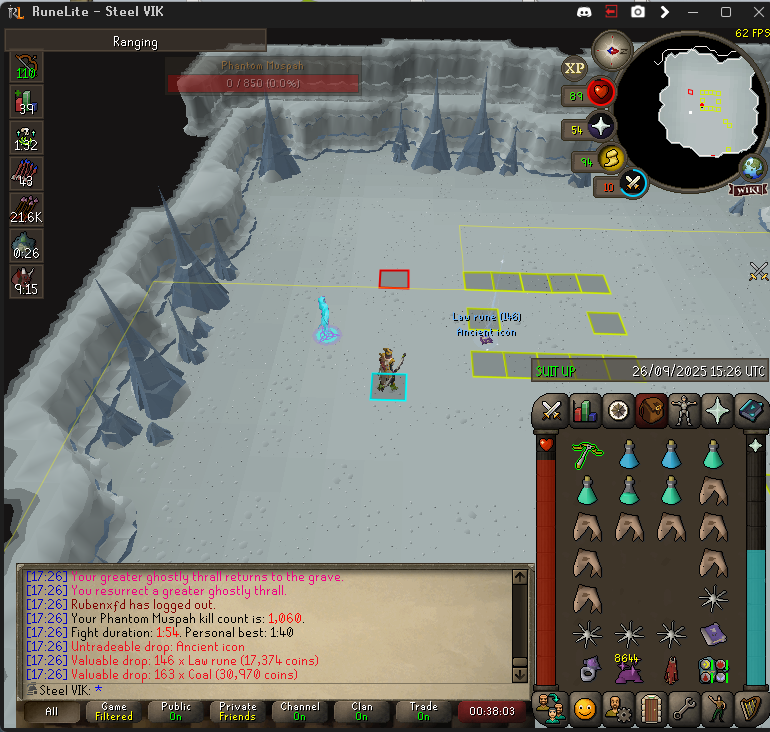Open the world map globe
The image size is (770, 732).
[x=751, y=168]
